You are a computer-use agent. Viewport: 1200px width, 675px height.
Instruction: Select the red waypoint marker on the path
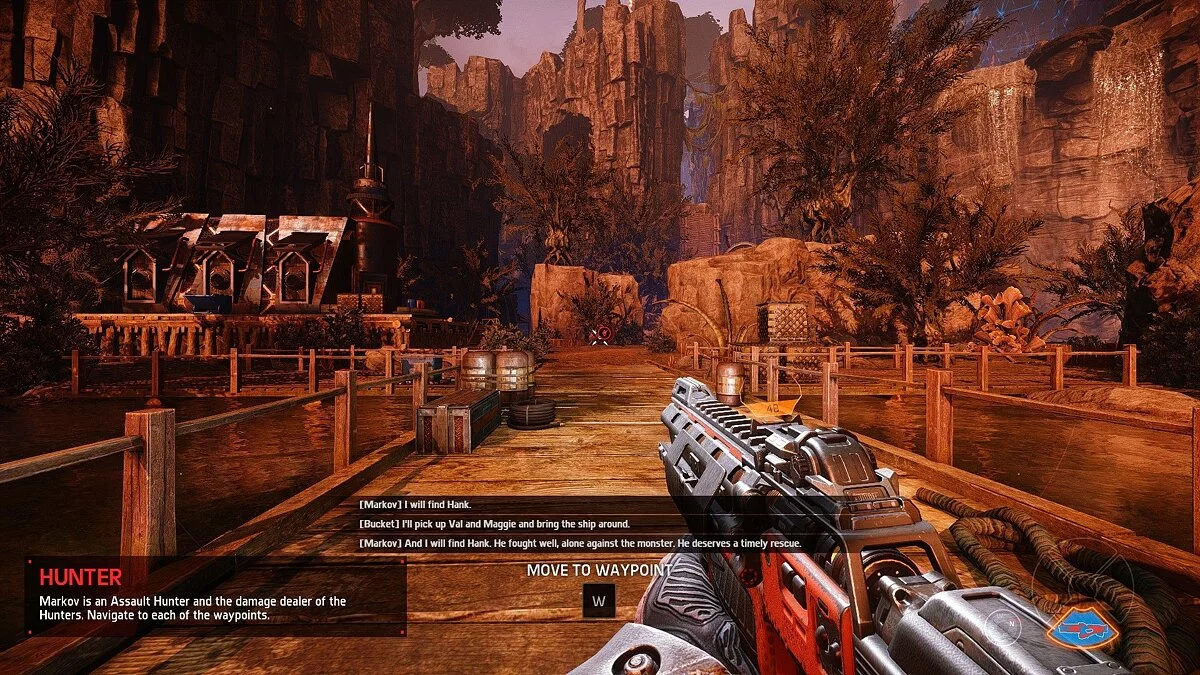point(603,333)
